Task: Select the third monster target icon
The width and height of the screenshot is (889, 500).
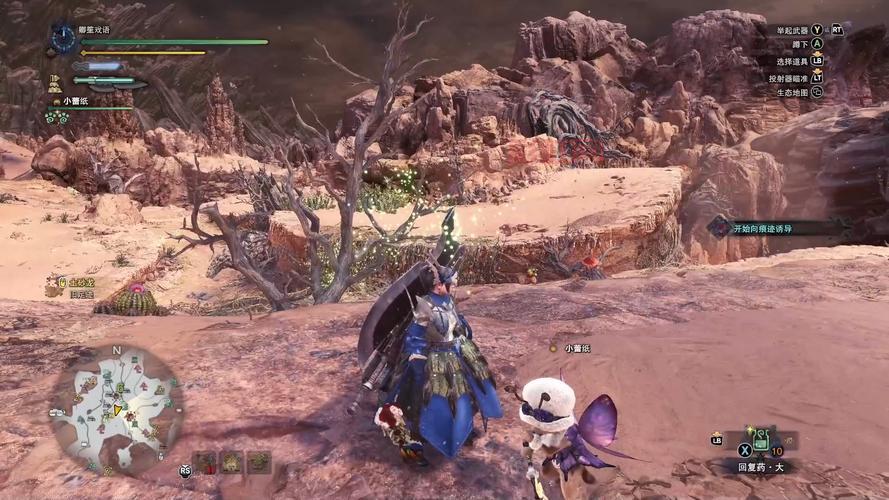Action: coord(258,462)
